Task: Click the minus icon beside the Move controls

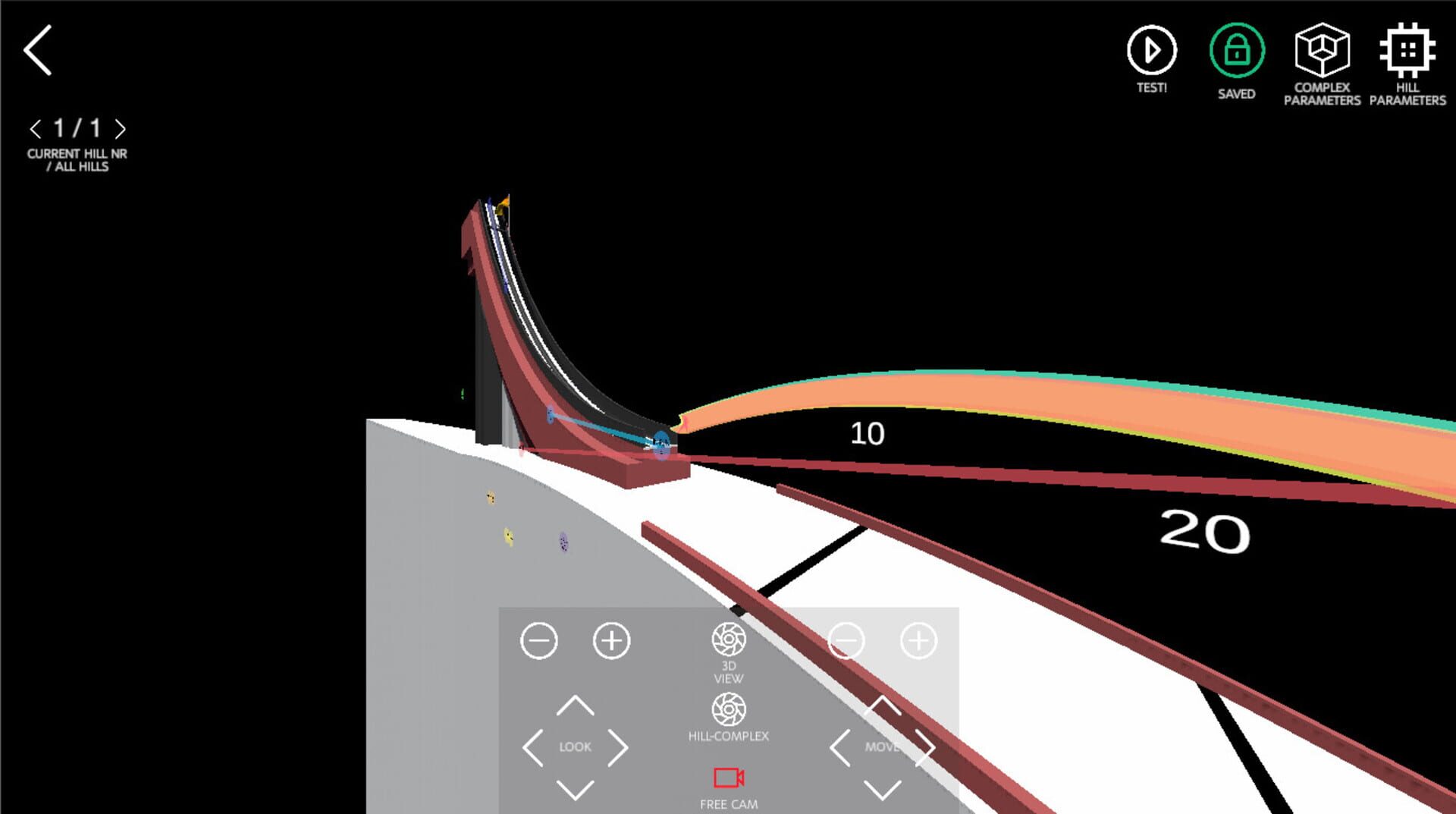Action: (849, 640)
